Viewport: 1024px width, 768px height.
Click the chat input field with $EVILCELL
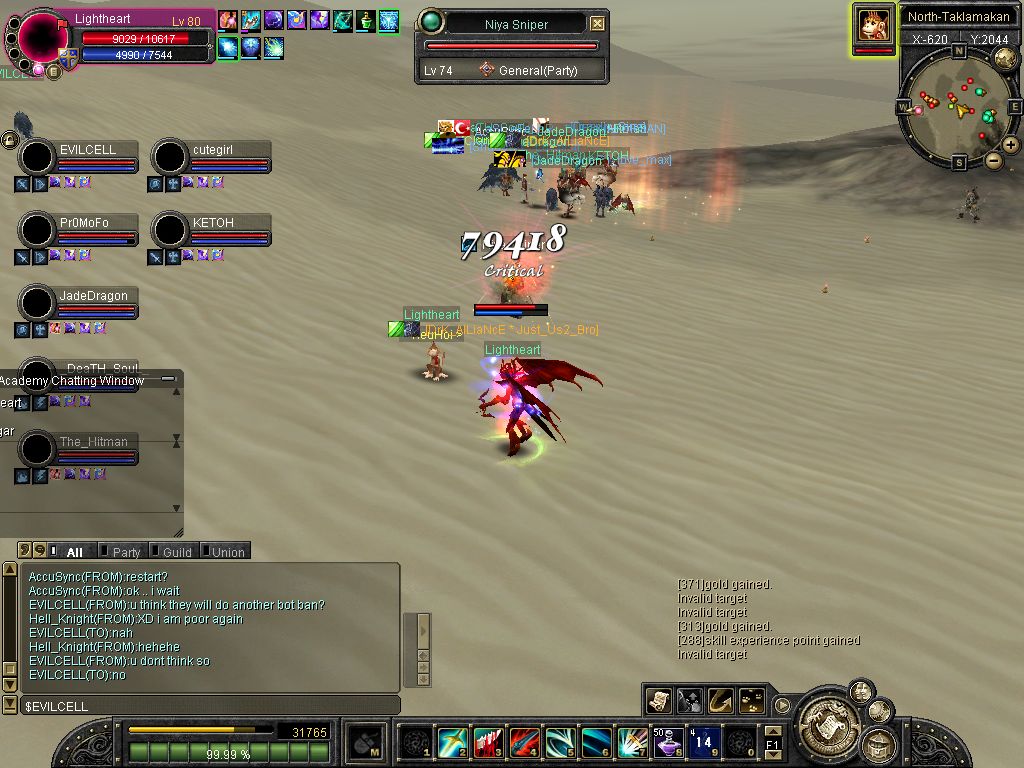(200, 706)
